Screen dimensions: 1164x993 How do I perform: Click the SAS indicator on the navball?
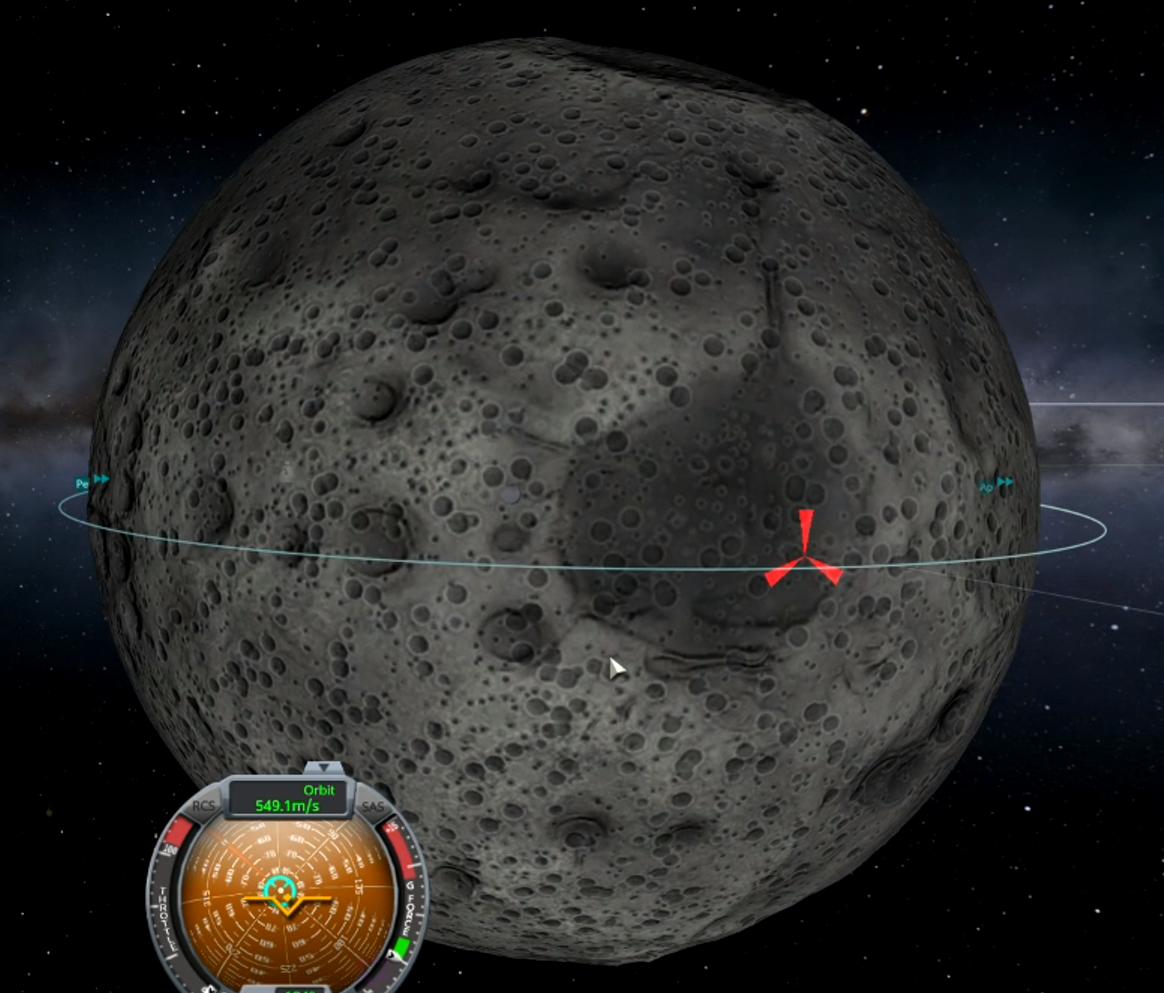372,806
